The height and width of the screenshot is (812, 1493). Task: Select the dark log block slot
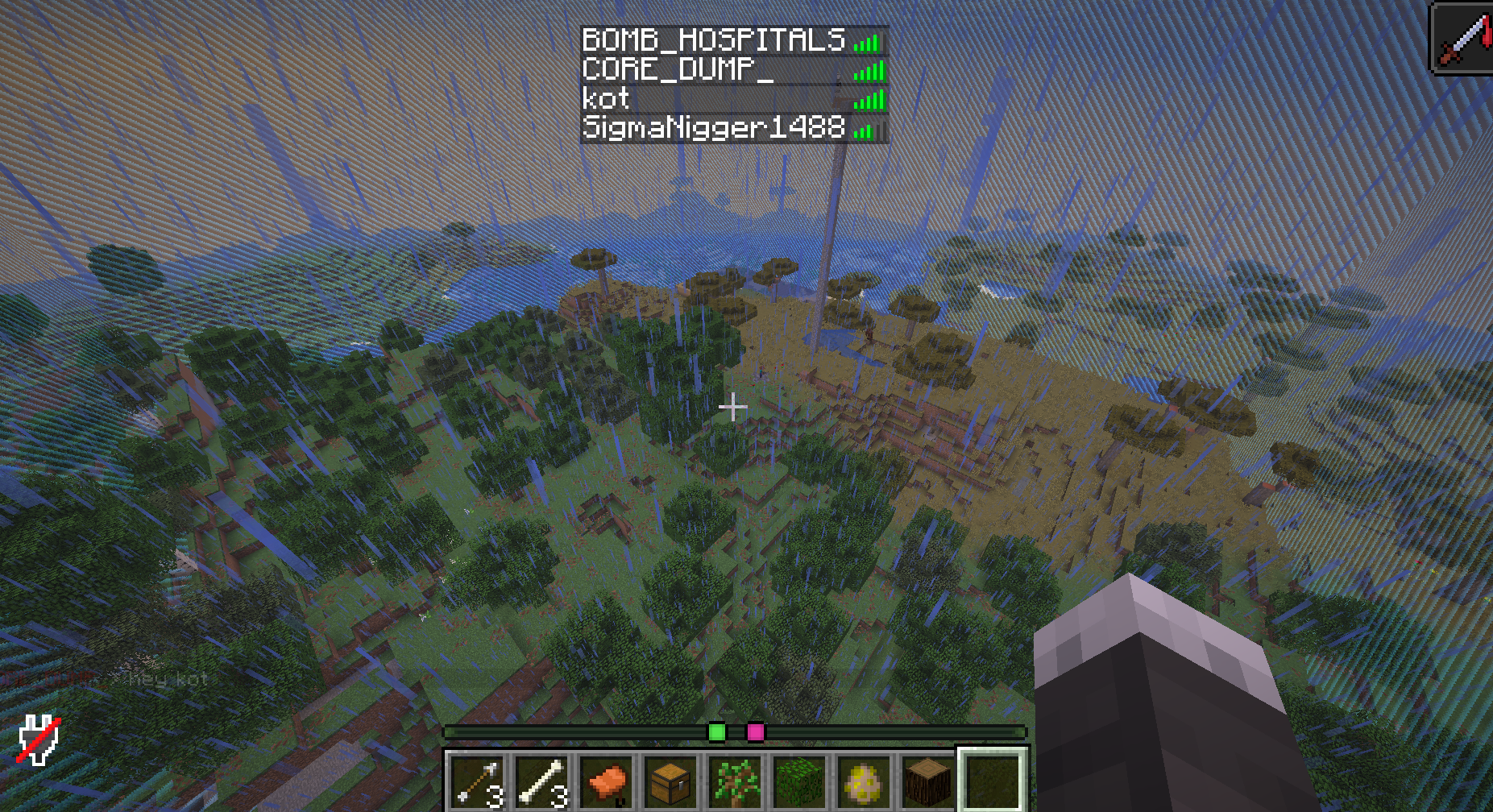click(928, 781)
